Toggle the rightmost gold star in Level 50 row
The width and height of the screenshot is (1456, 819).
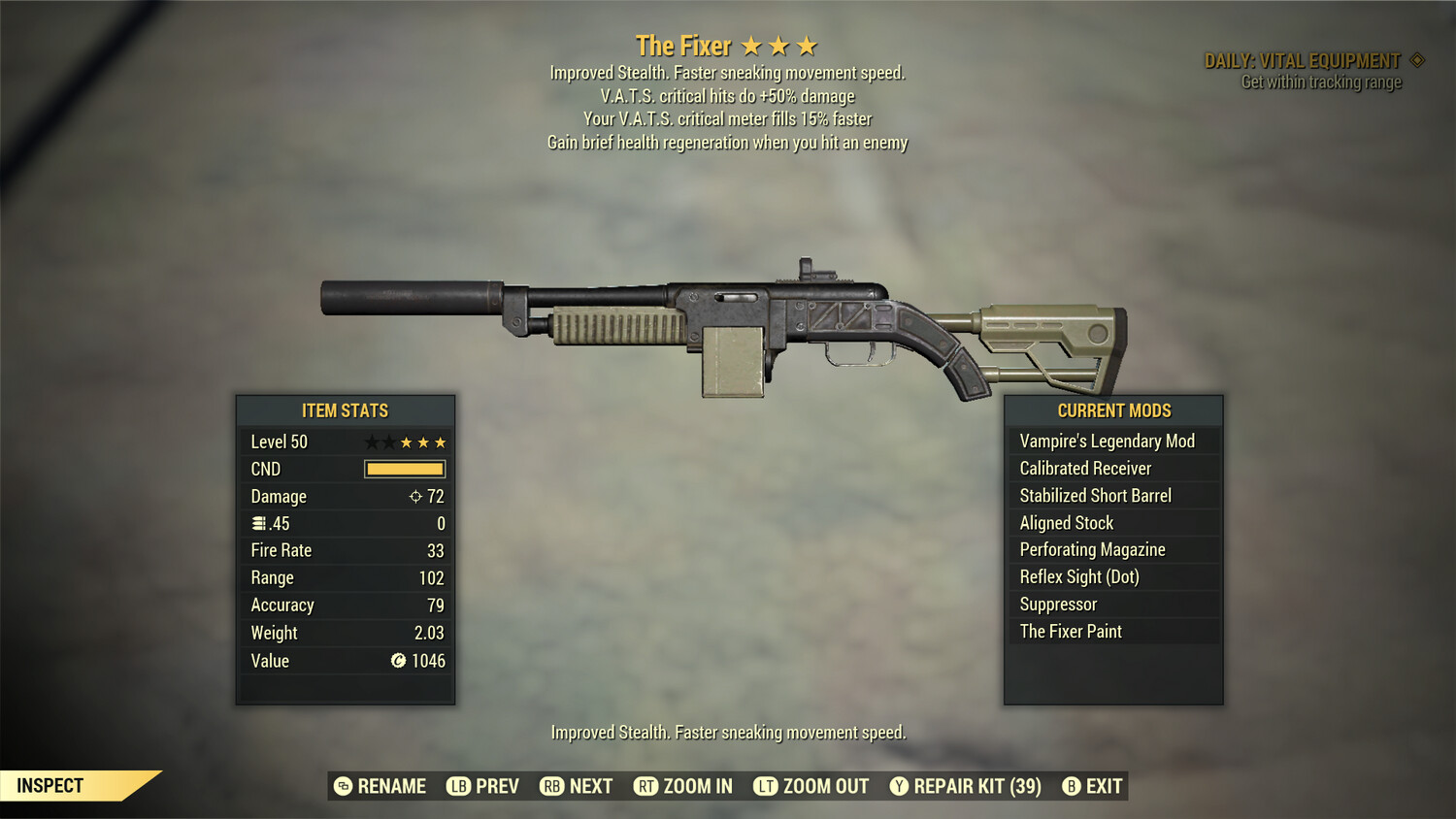[442, 442]
